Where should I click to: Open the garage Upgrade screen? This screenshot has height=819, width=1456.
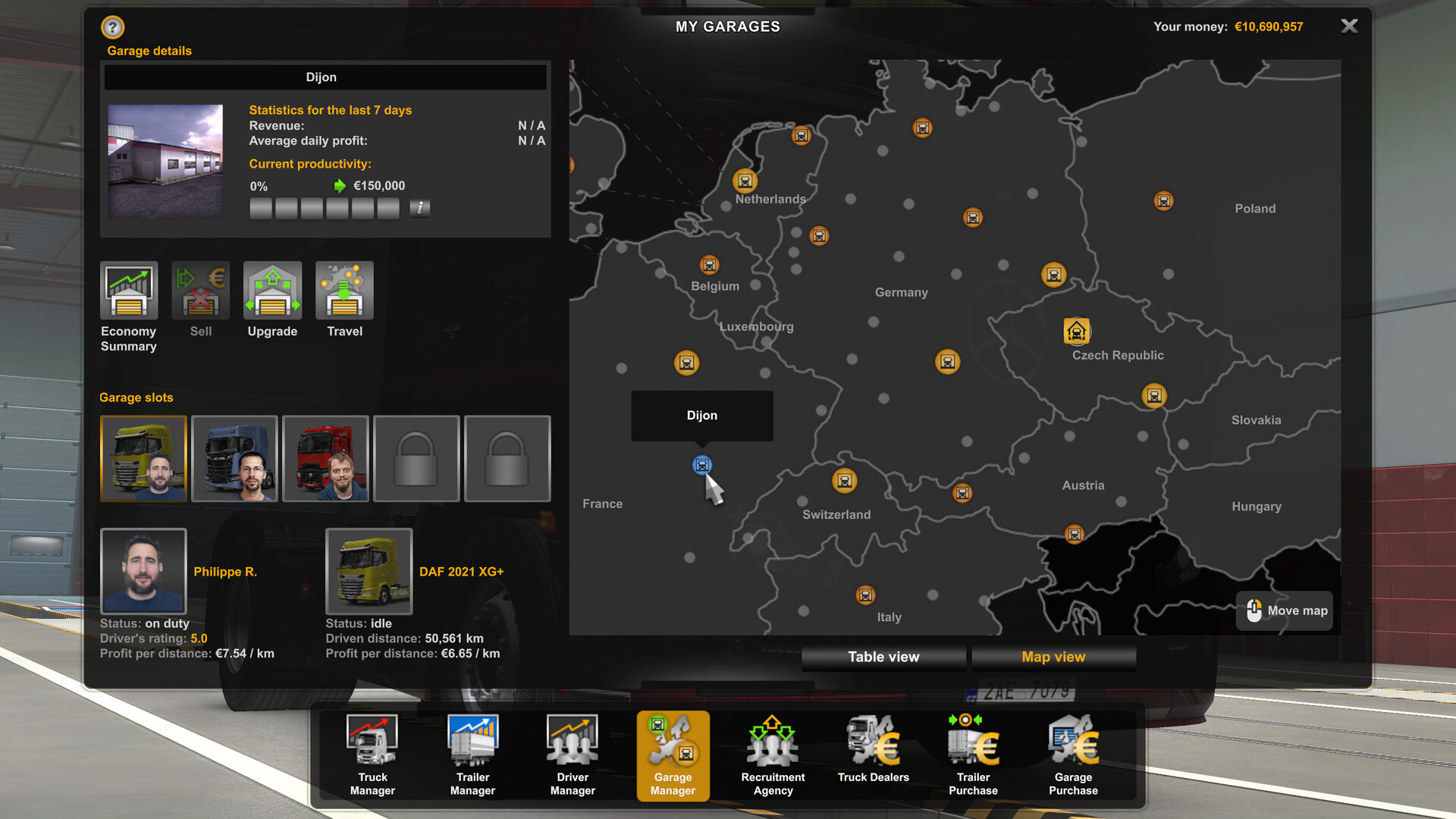(271, 292)
